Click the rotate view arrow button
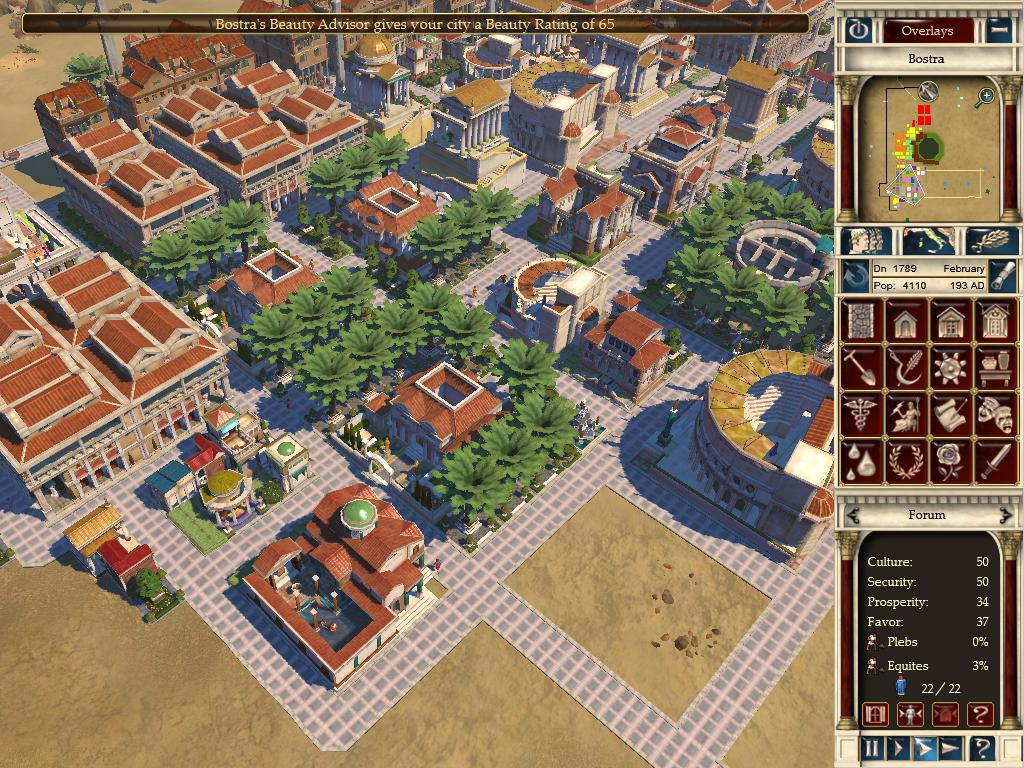This screenshot has width=1024, height=768. pyautogui.click(x=855, y=277)
